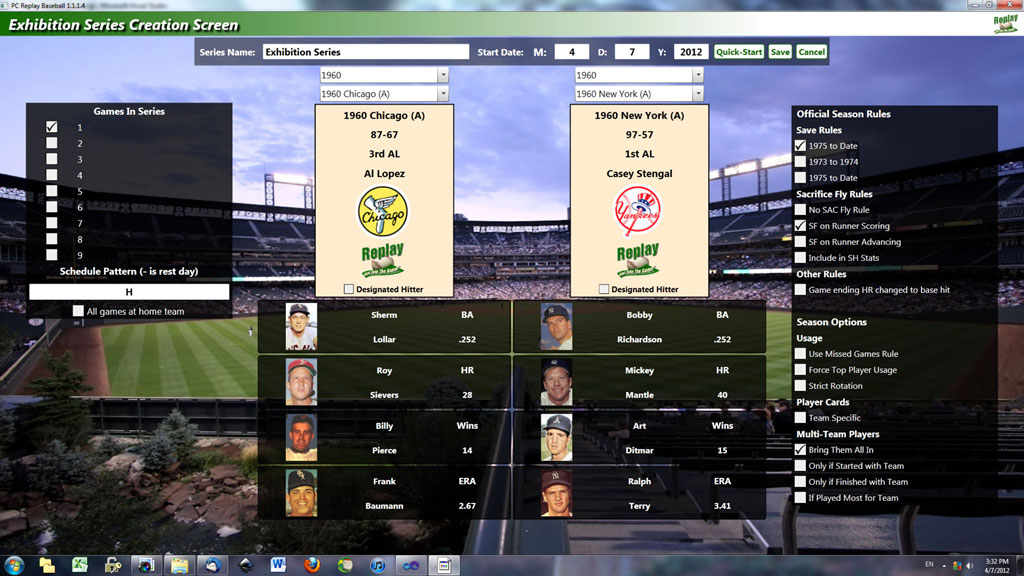The height and width of the screenshot is (576, 1024).
Task: Uncheck Bring Them All In option
Action: pos(801,450)
